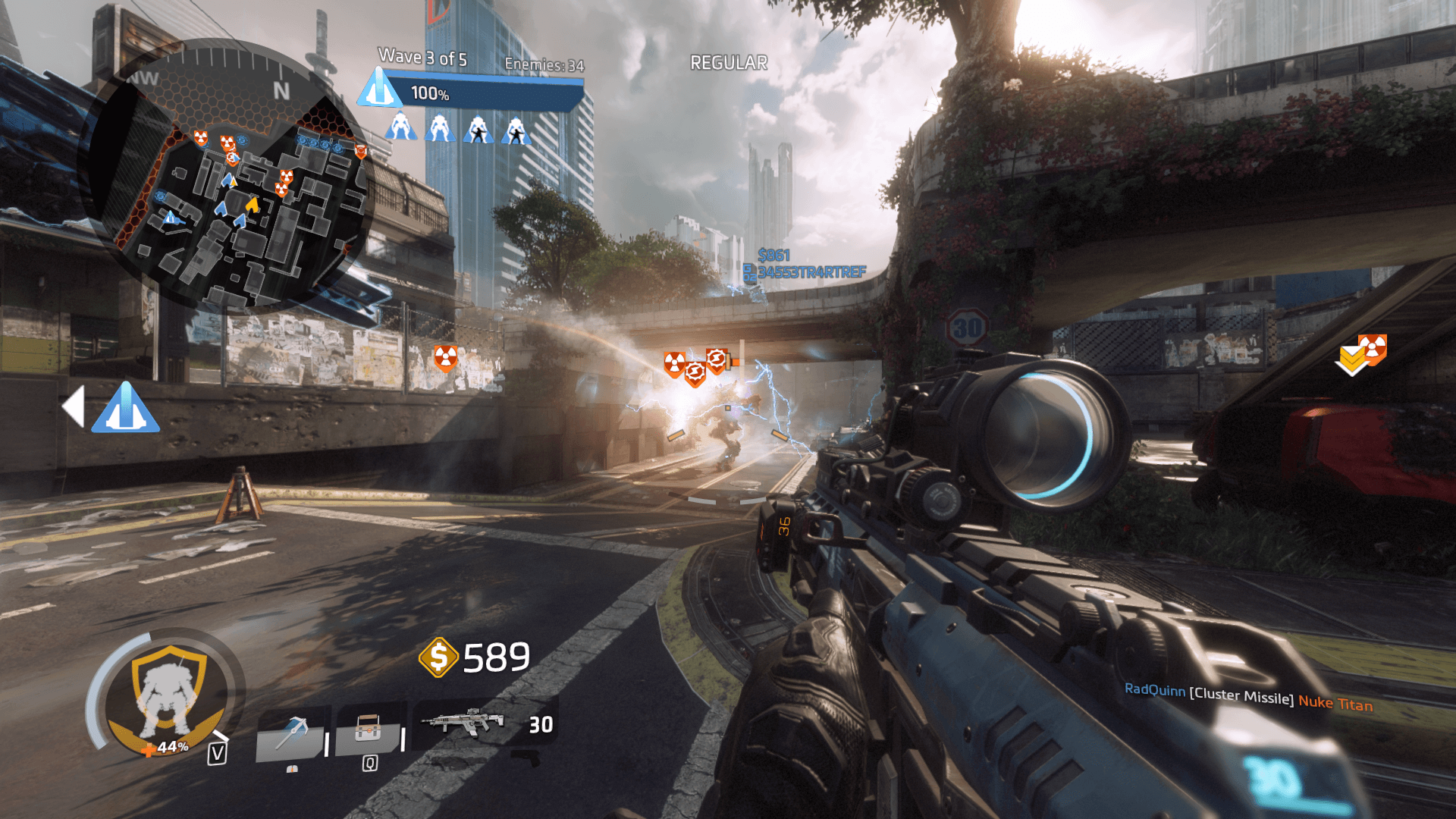The height and width of the screenshot is (819, 1456).
Task: Click the RadQuinn Cluster Missile kill feed entry
Action: pos(1248,697)
